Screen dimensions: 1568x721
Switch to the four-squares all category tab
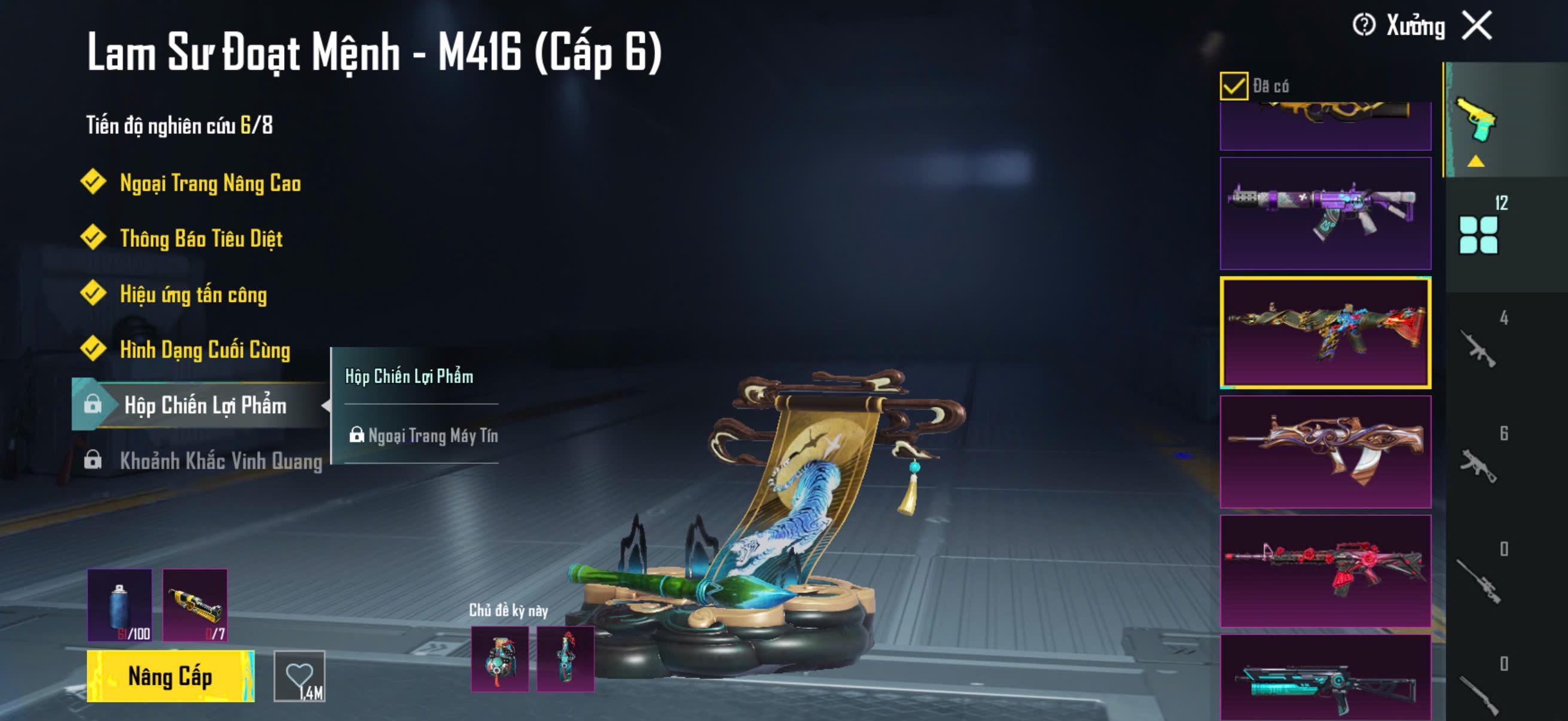[1478, 234]
